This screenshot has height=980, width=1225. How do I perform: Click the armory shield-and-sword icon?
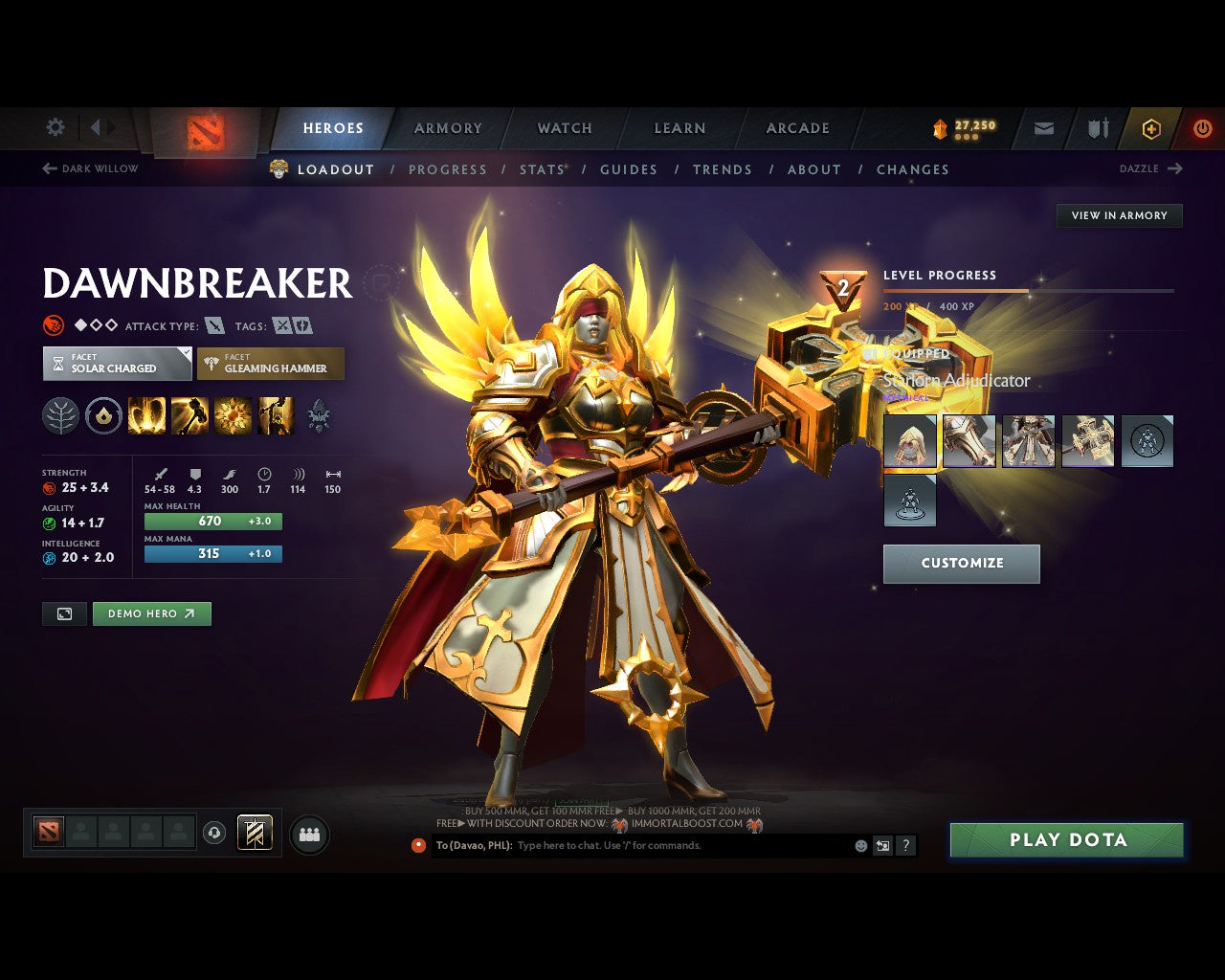pos(1096,128)
